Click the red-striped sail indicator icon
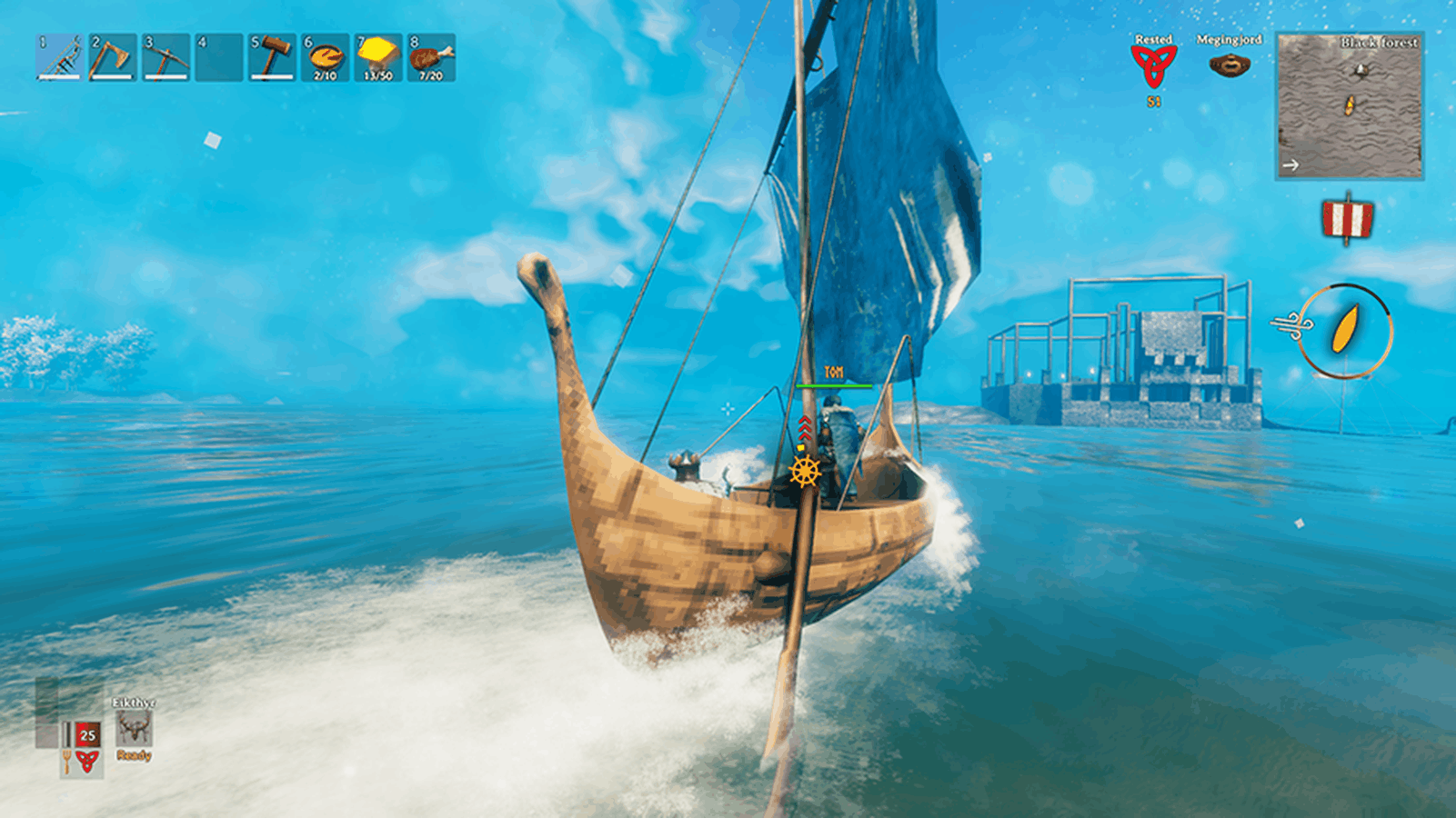1456x818 pixels. click(1347, 219)
